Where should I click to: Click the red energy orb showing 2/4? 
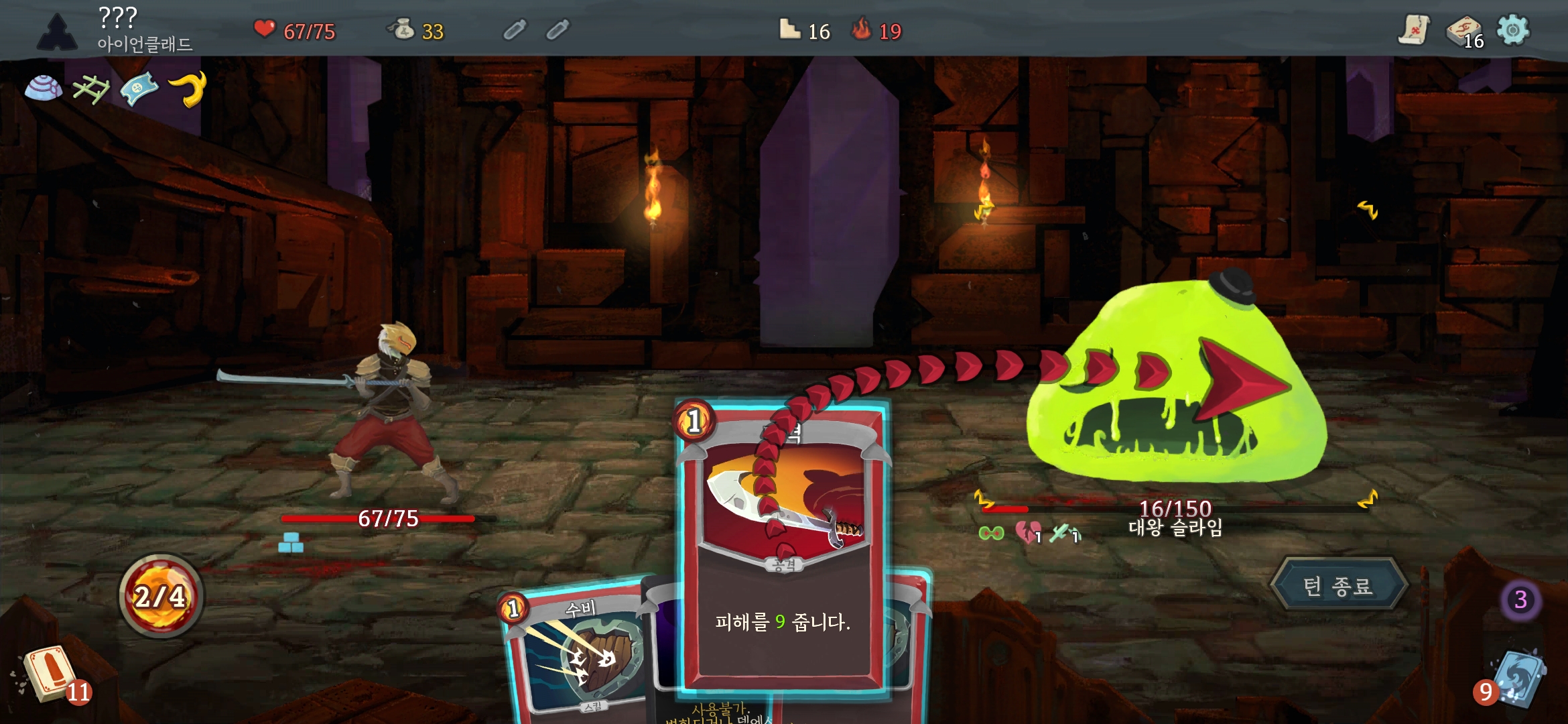click(x=161, y=596)
